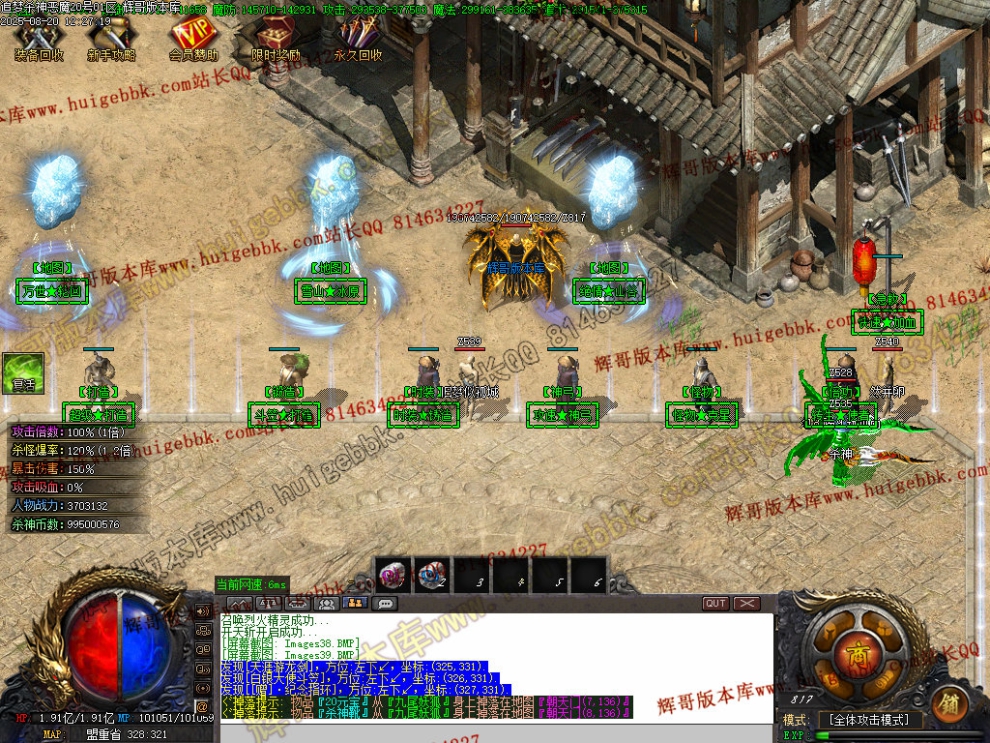Close the chat panel with X button
Viewport: 990px width, 743px height.
click(x=747, y=604)
